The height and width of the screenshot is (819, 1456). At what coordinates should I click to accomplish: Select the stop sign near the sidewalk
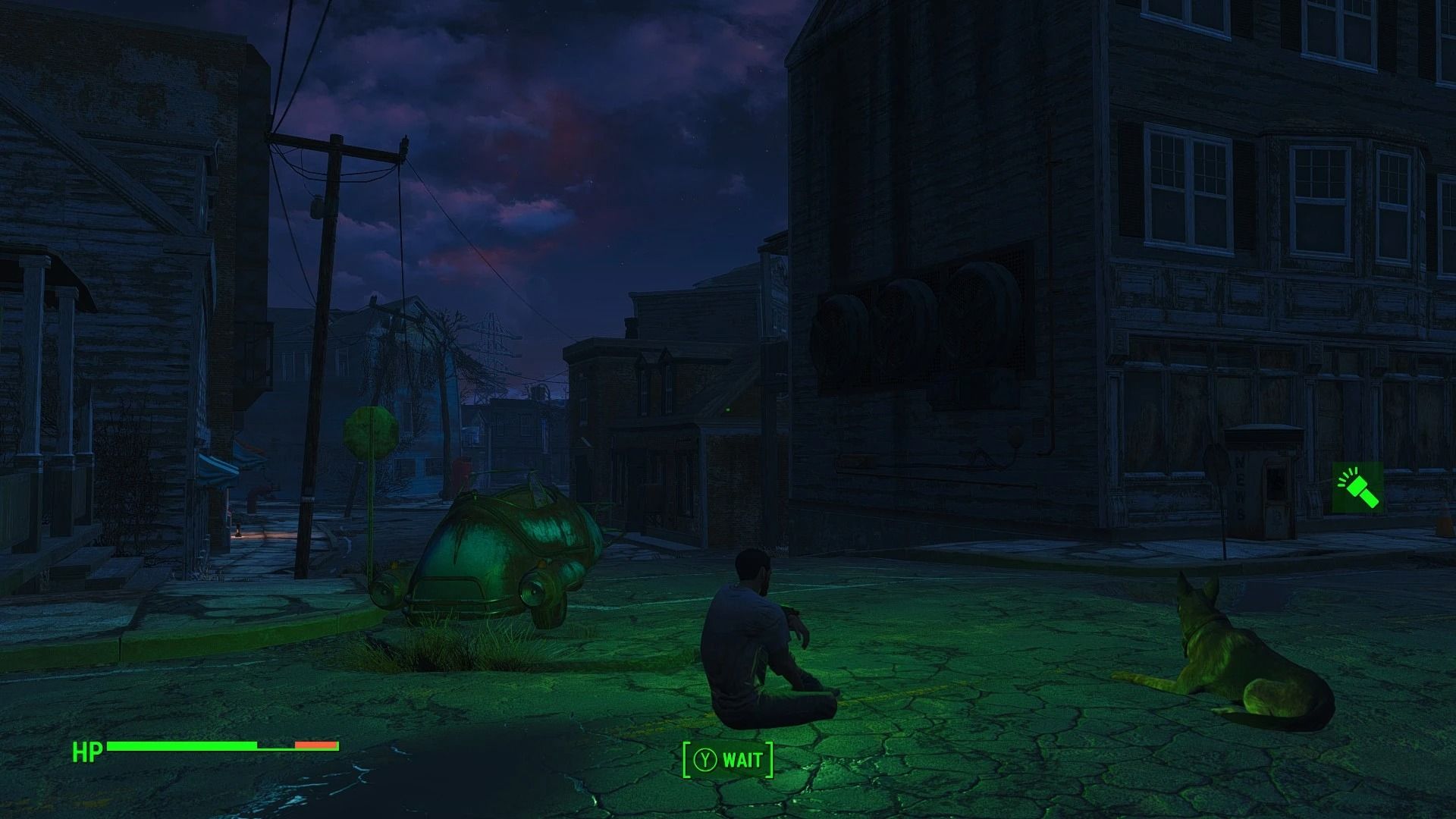[x=369, y=432]
